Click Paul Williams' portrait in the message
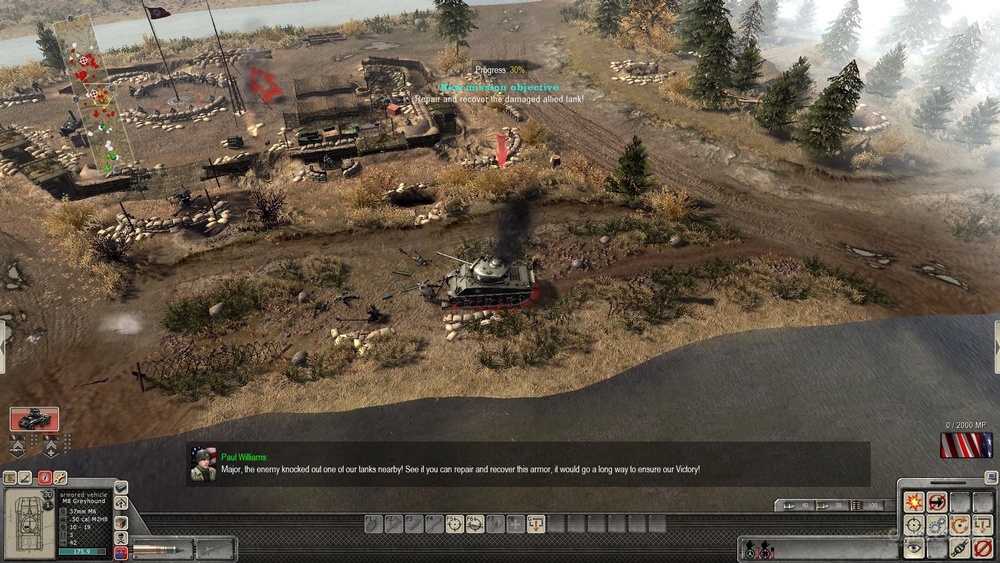Viewport: 1000px width, 563px height. [x=204, y=465]
